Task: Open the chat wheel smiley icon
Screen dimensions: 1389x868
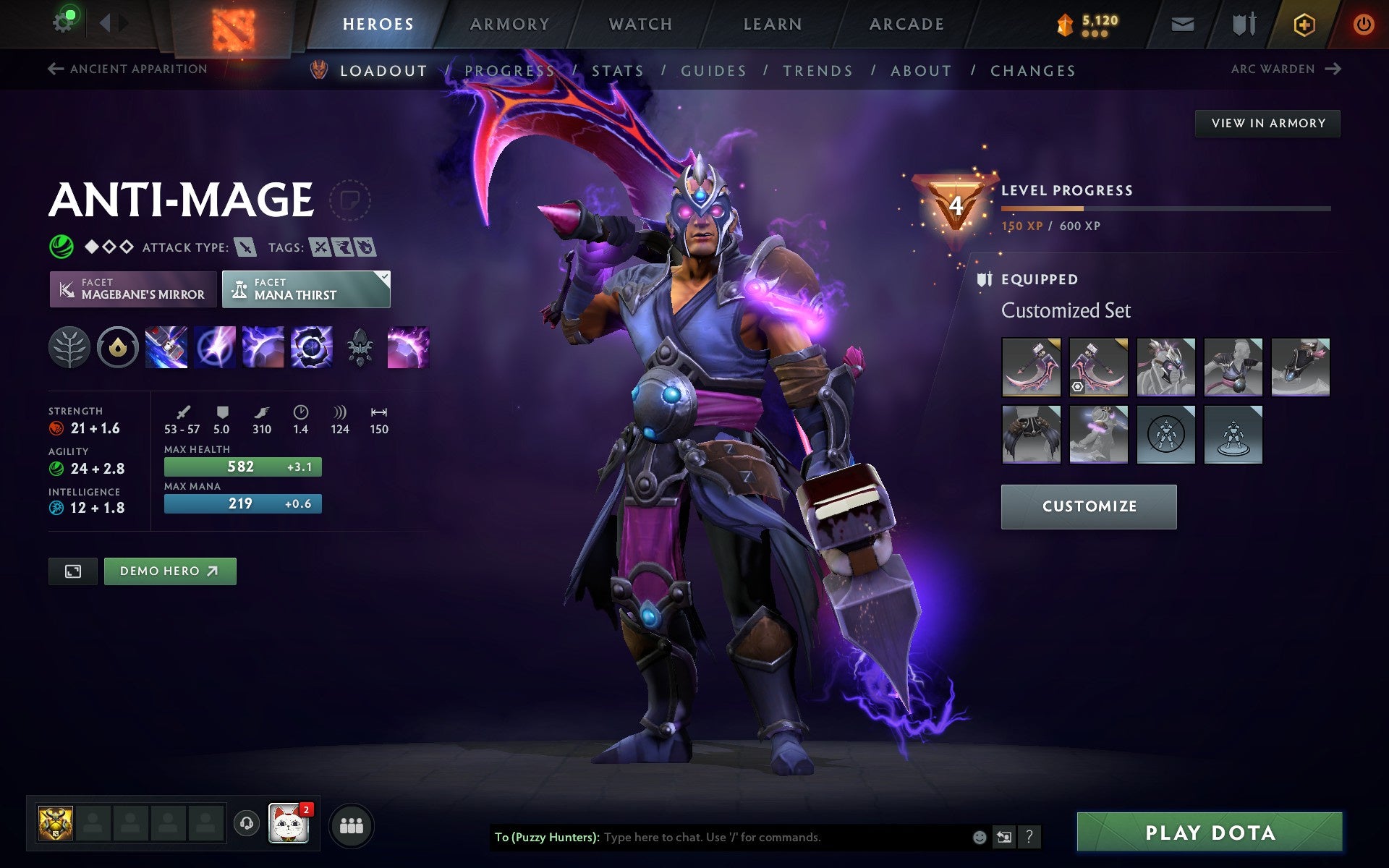Action: coord(980,838)
